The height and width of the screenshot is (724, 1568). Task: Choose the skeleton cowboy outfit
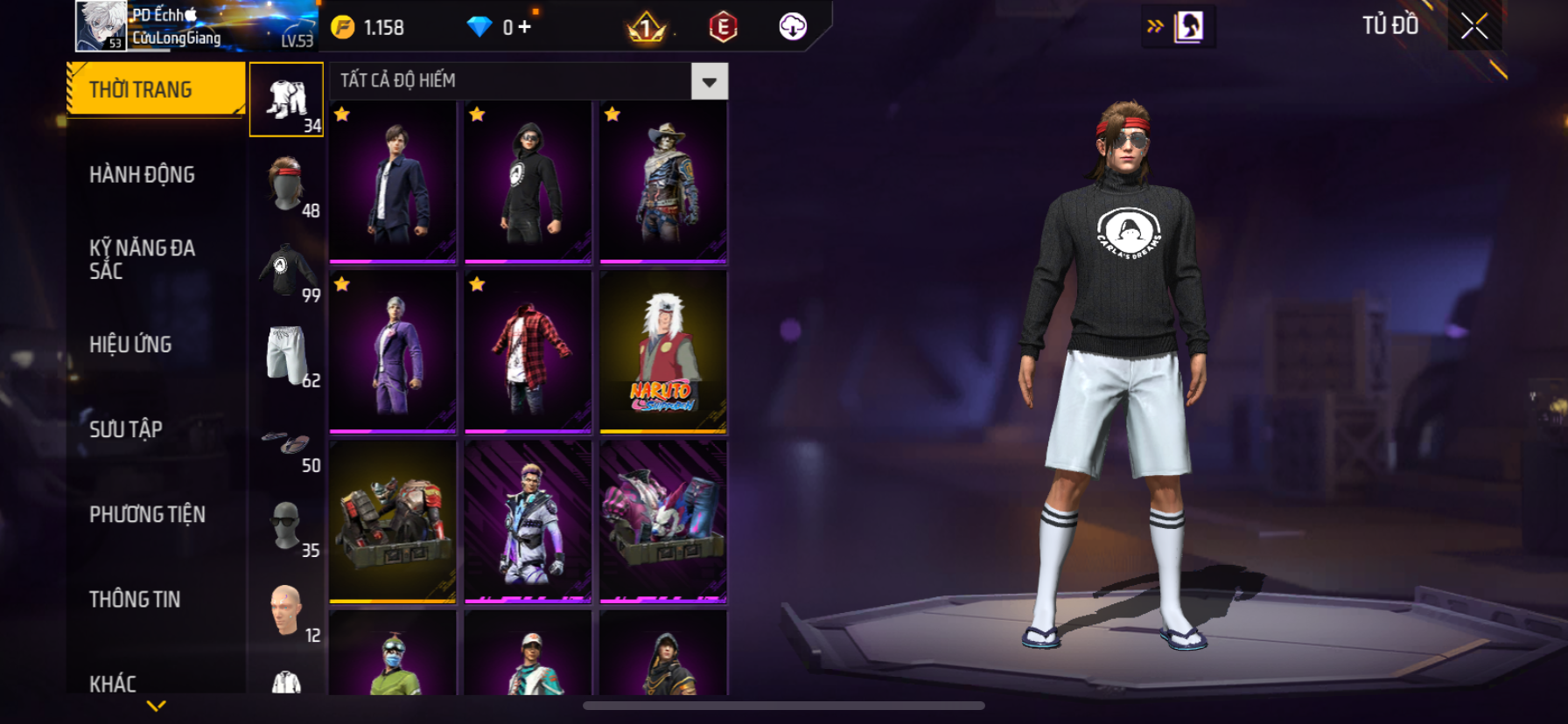663,182
